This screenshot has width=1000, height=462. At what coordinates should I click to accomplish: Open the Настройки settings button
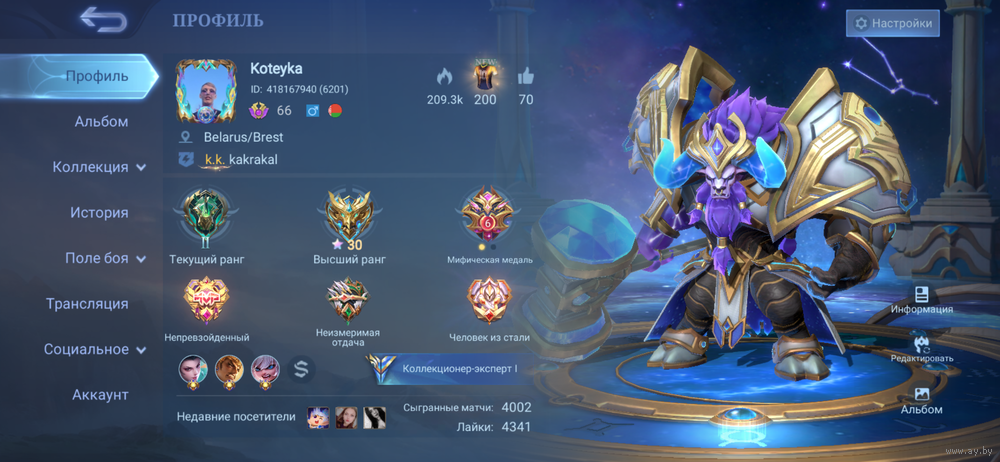point(892,23)
